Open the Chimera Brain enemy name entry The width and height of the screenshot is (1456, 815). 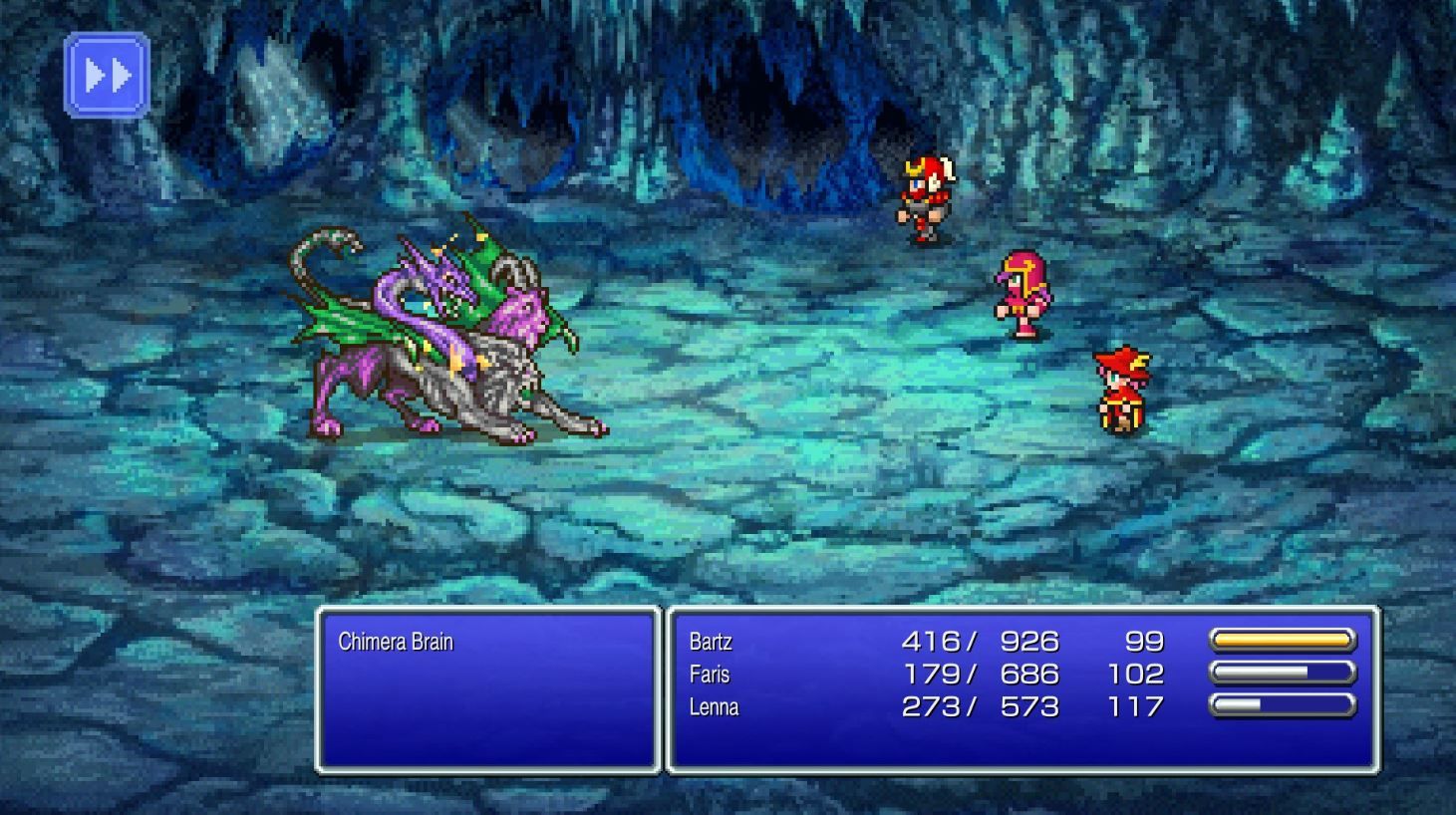point(399,642)
